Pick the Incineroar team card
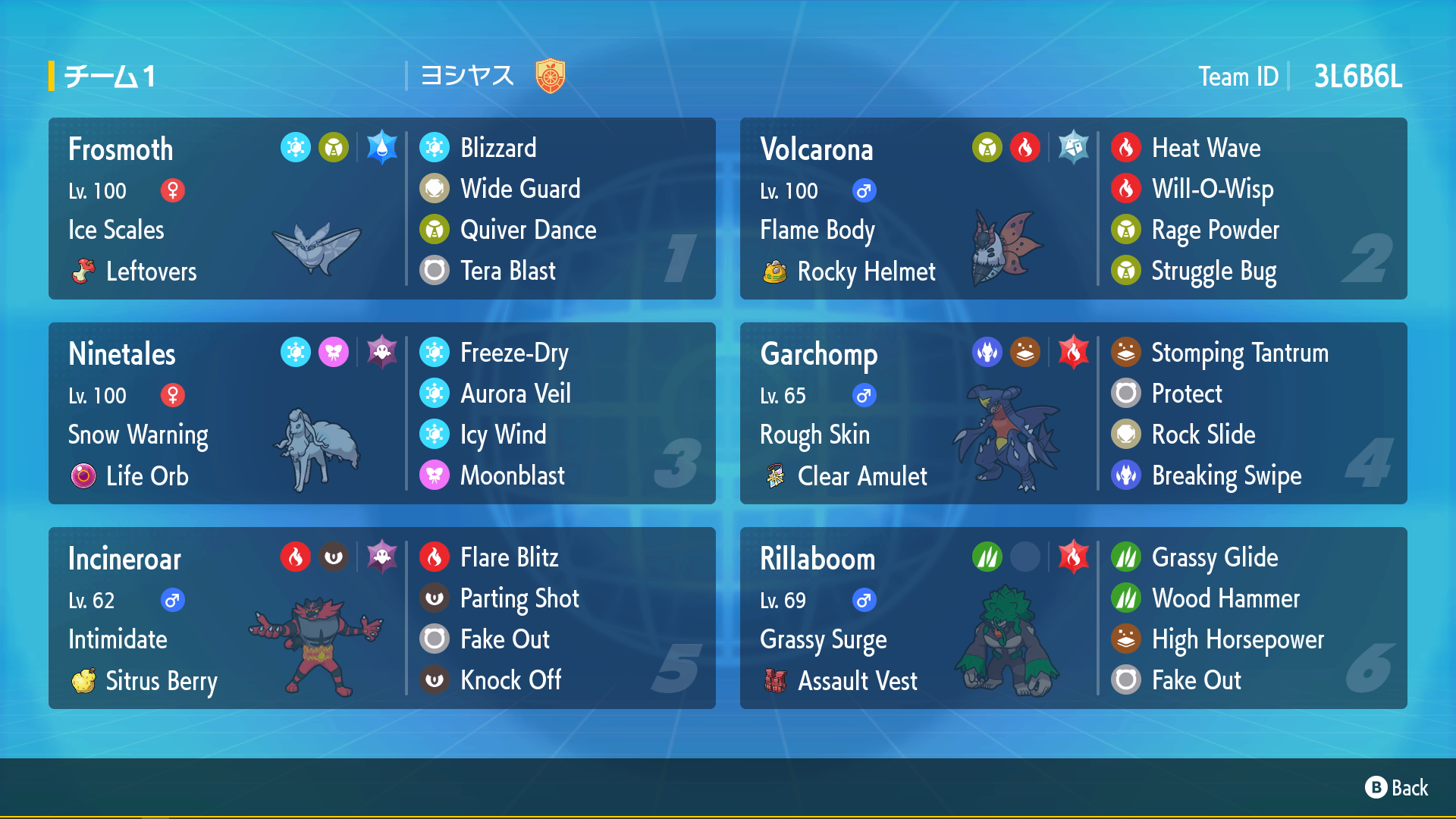1456x819 pixels. (227, 618)
